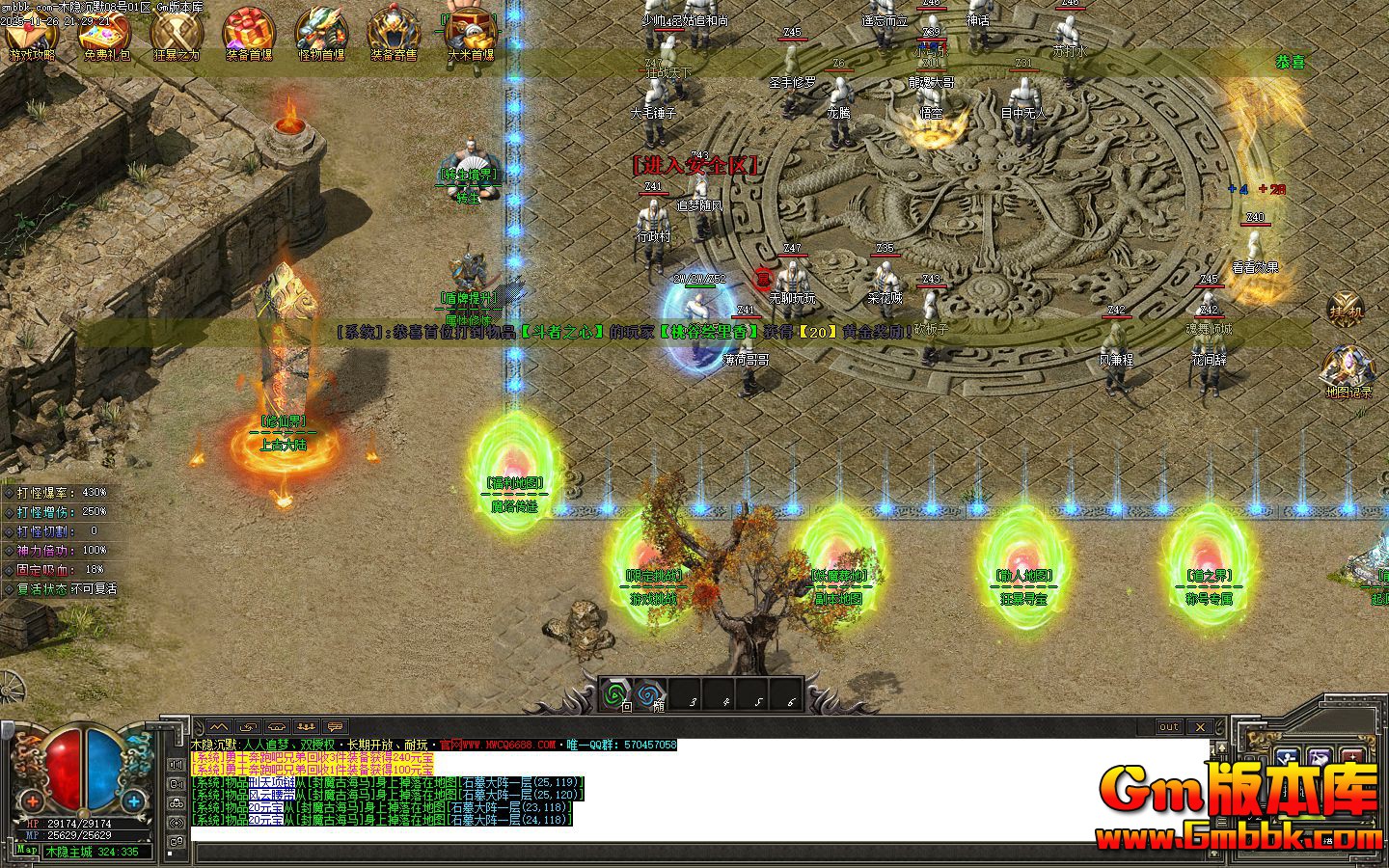Viewport: 1389px width, 868px height.
Task: Mute chat with the speaker icon
Action: 176,764
